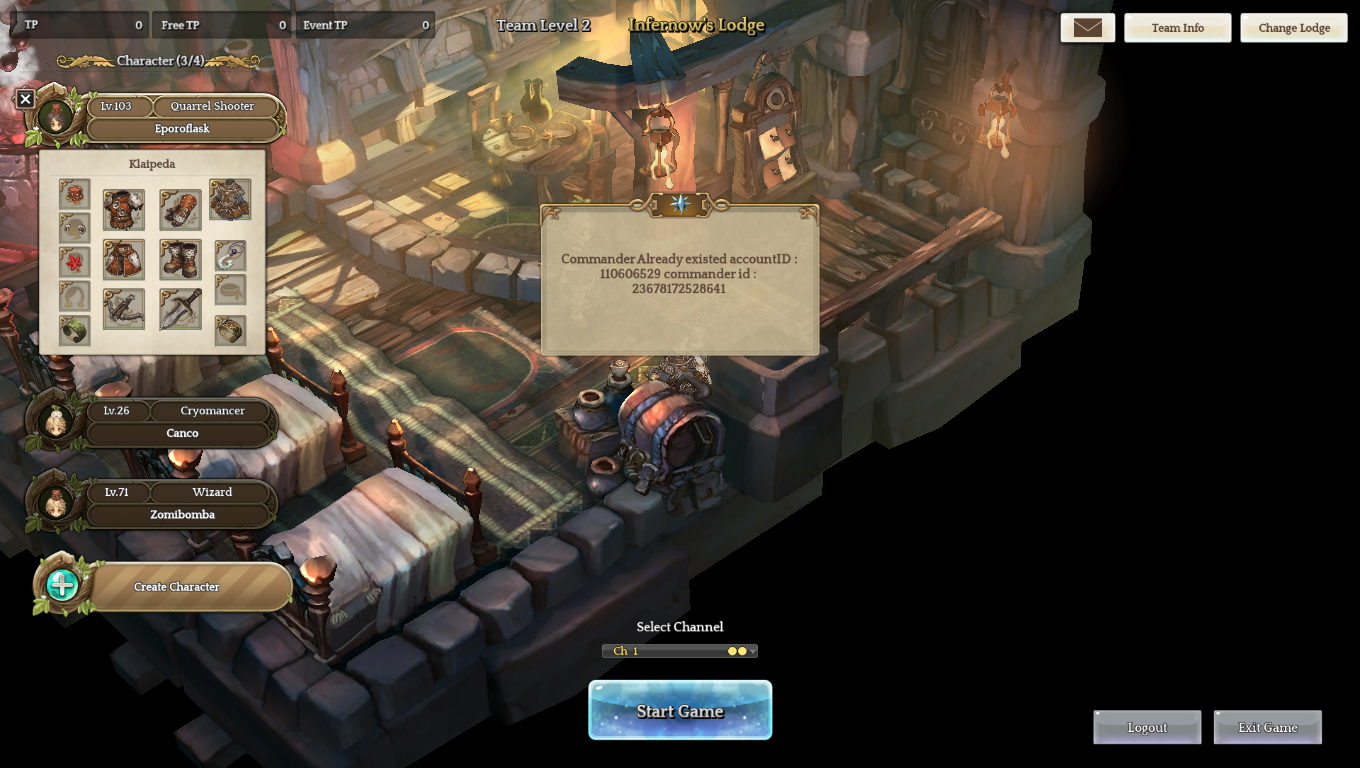This screenshot has width=1360, height=768.
Task: Select the Cryomancer character Canco
Action: click(x=182, y=433)
